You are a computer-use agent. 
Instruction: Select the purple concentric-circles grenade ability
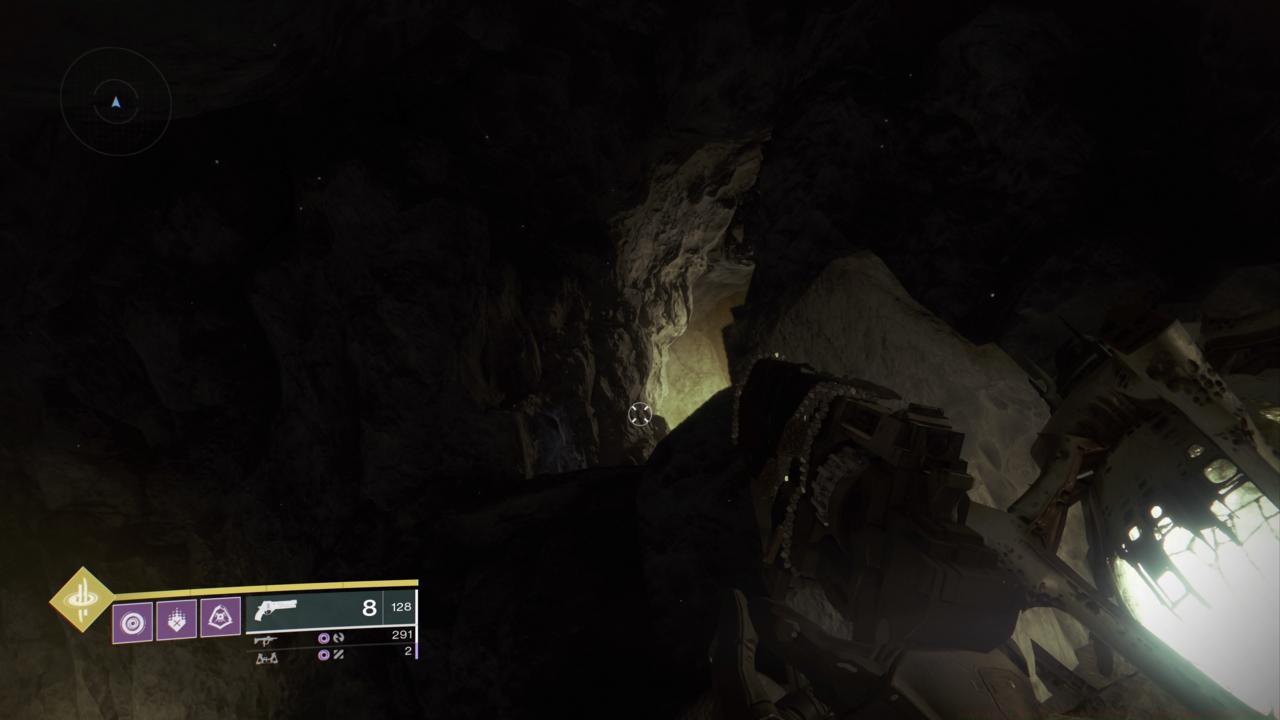132,621
